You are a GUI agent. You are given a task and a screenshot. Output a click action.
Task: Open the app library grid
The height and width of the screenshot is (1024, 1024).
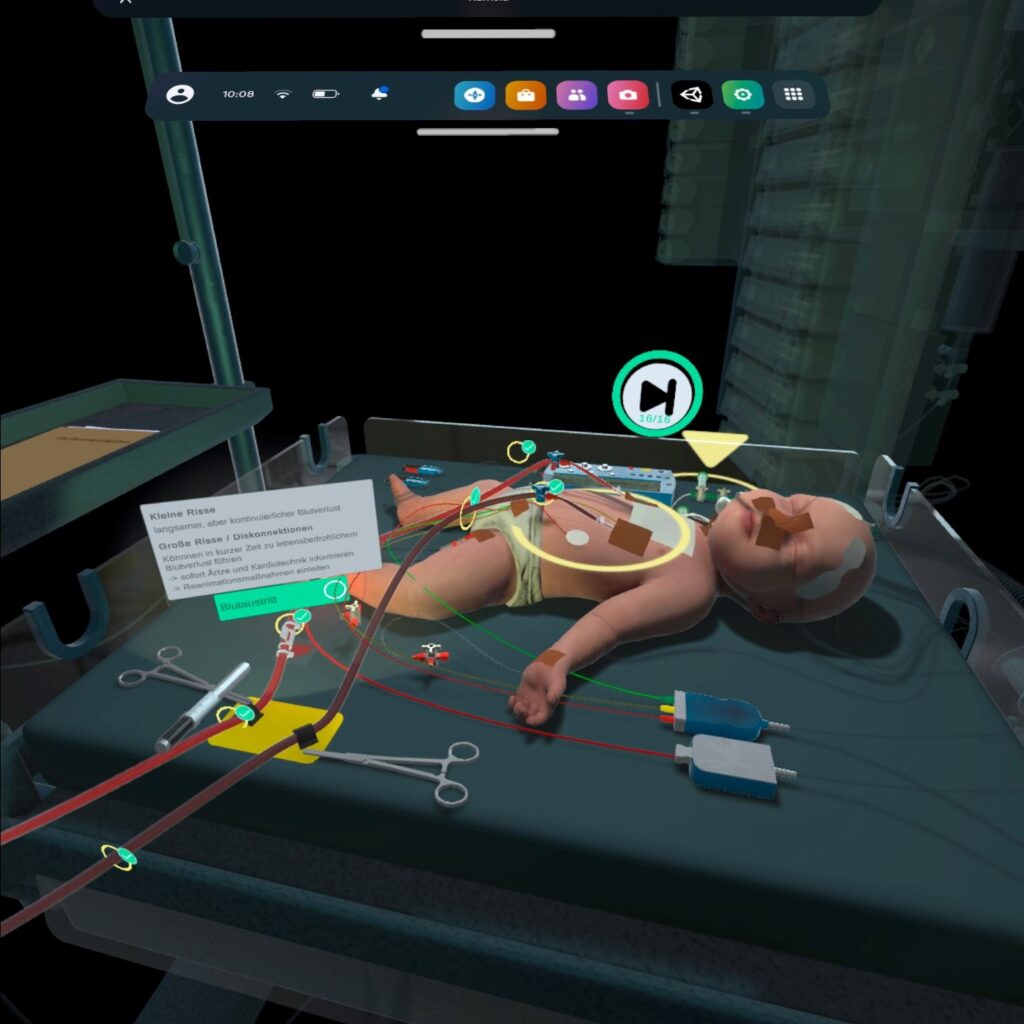click(794, 96)
